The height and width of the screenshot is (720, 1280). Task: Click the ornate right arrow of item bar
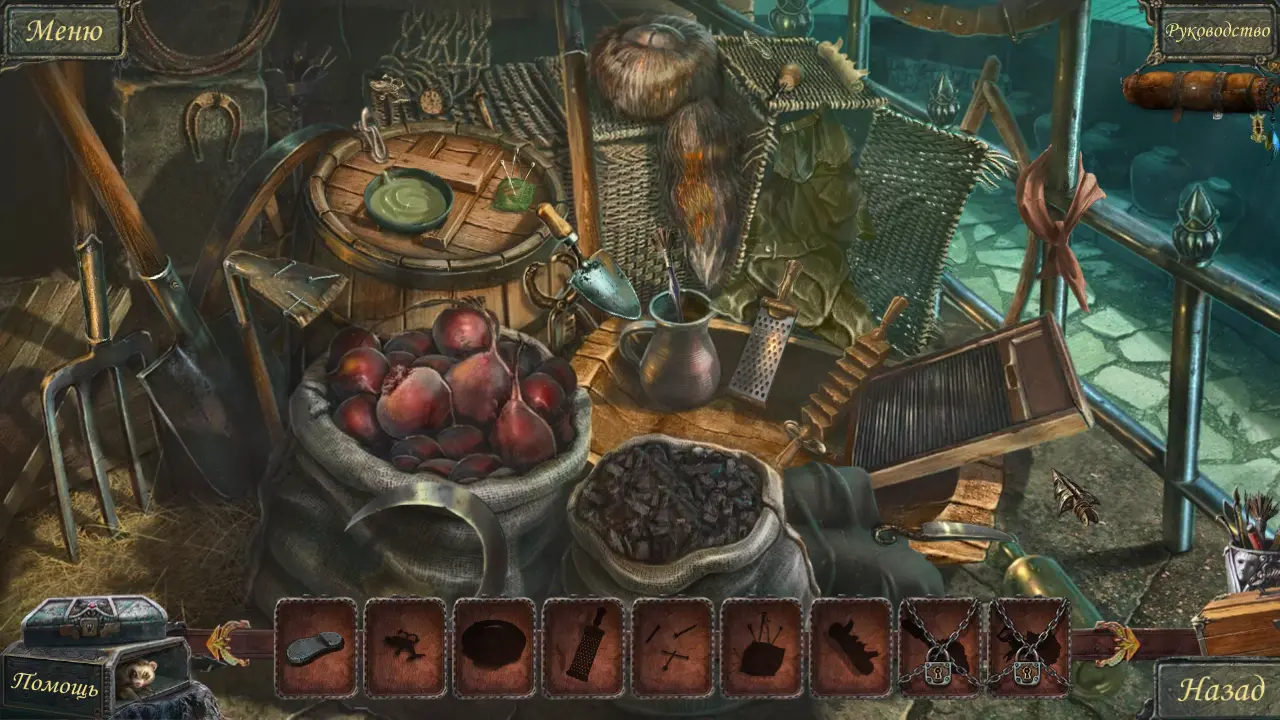coord(1114,641)
